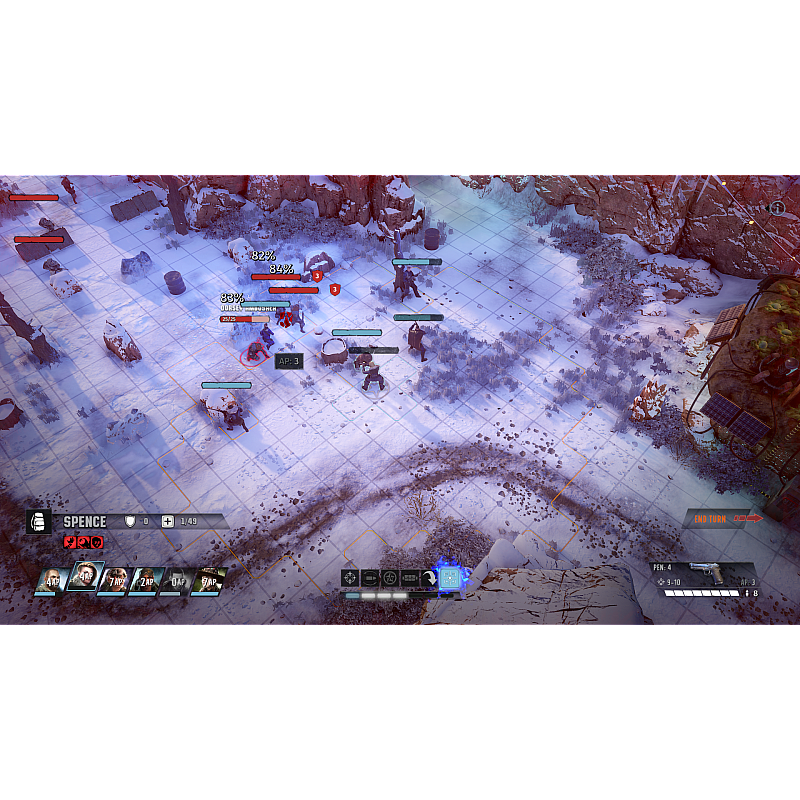Image resolution: width=800 pixels, height=800 pixels.
Task: Trigger the curved arrow ability icon
Action: [429, 578]
